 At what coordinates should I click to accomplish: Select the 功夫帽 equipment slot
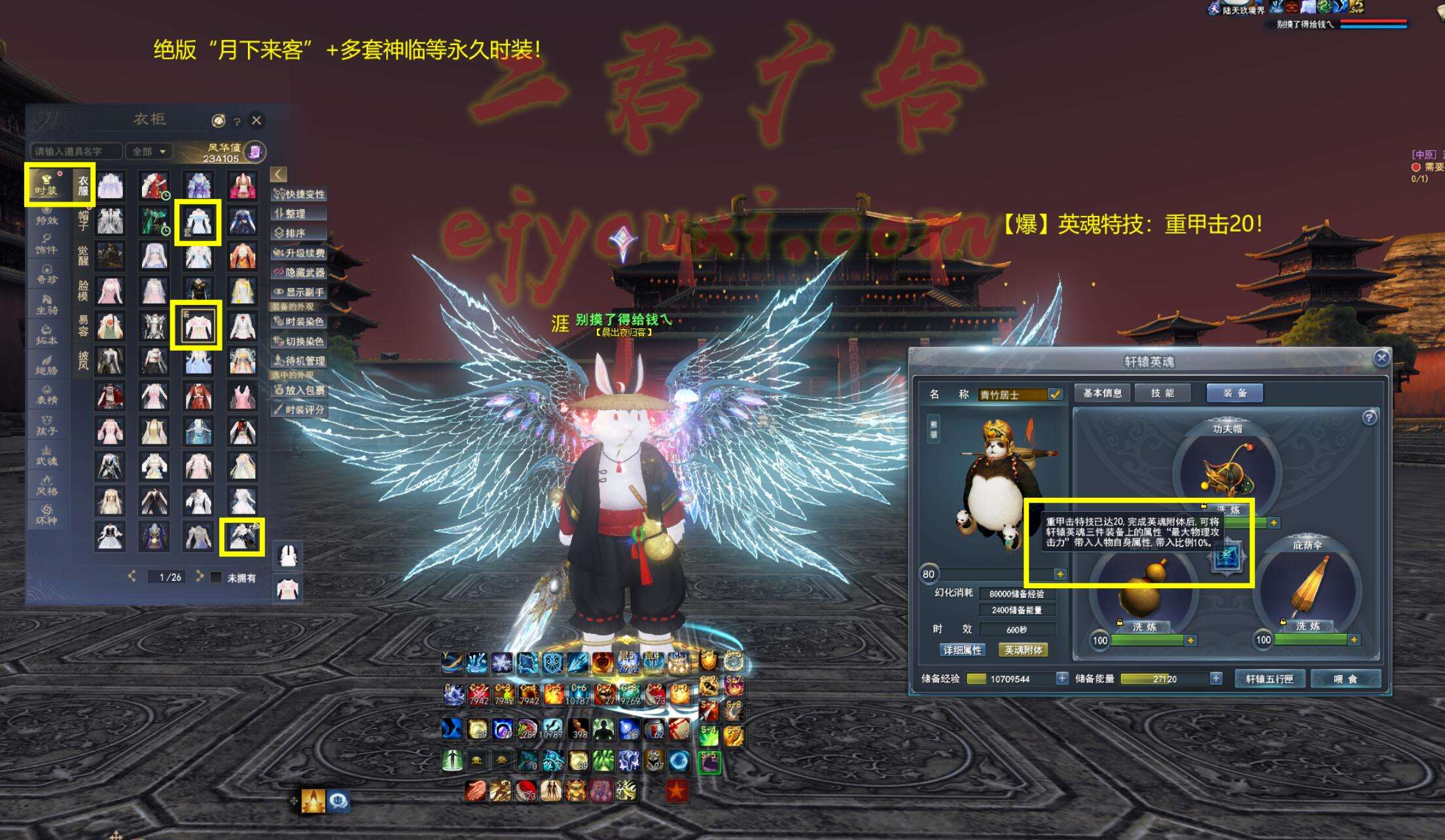1227,471
